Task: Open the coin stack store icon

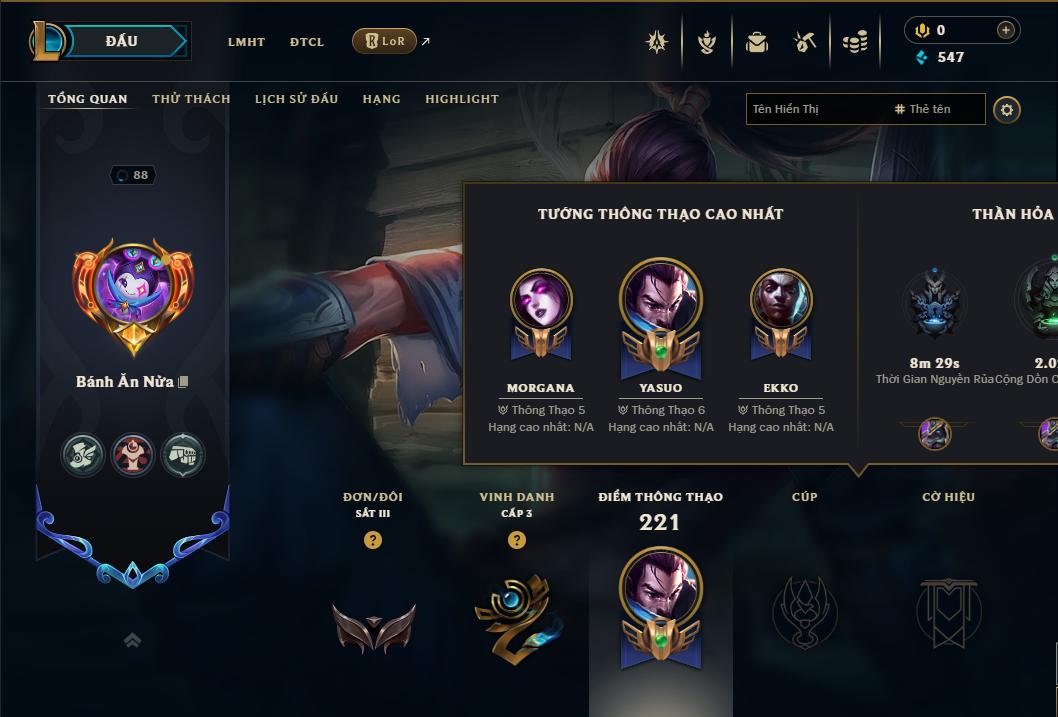Action: (855, 42)
